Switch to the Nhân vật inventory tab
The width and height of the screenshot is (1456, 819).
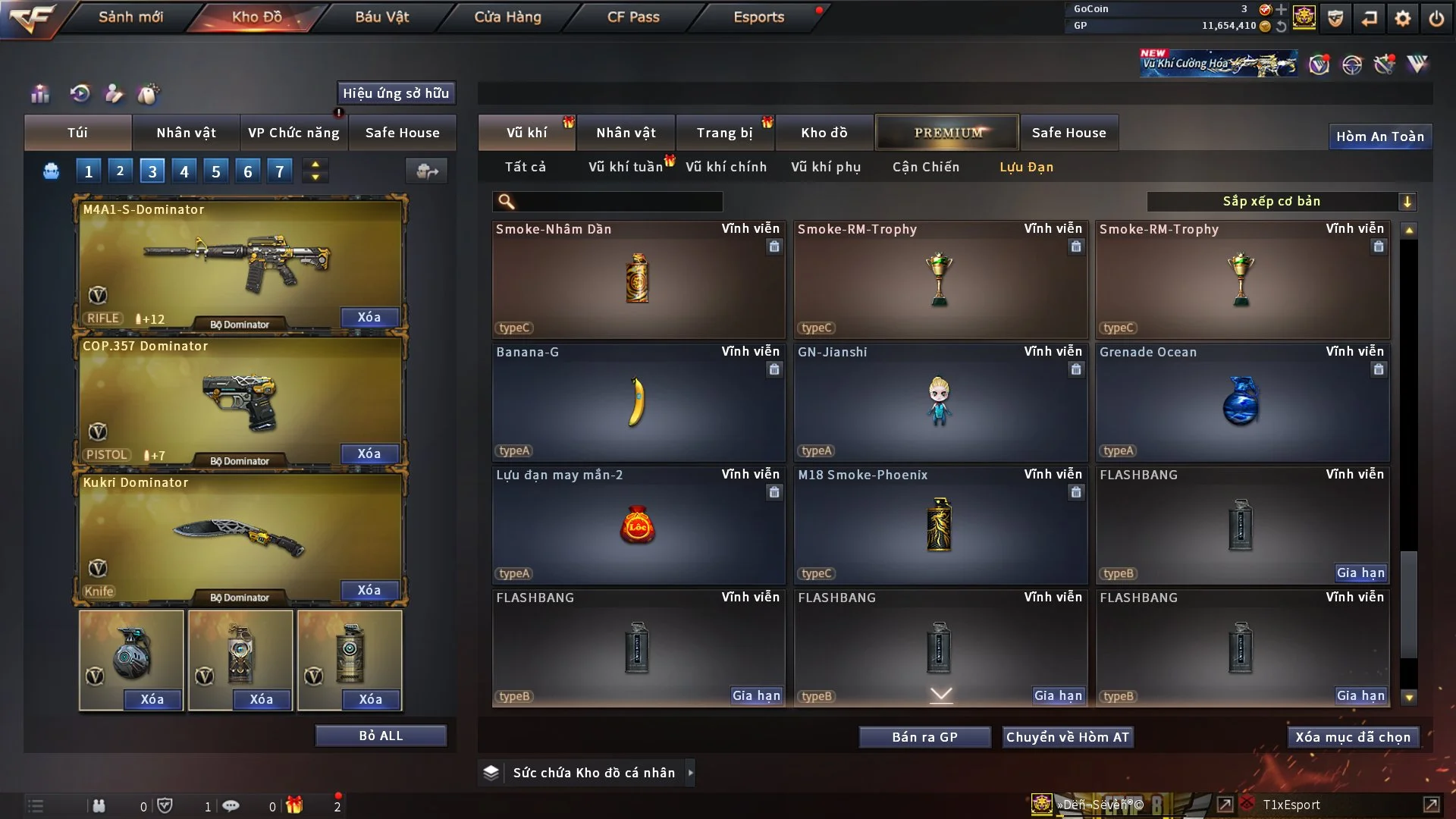pos(626,133)
